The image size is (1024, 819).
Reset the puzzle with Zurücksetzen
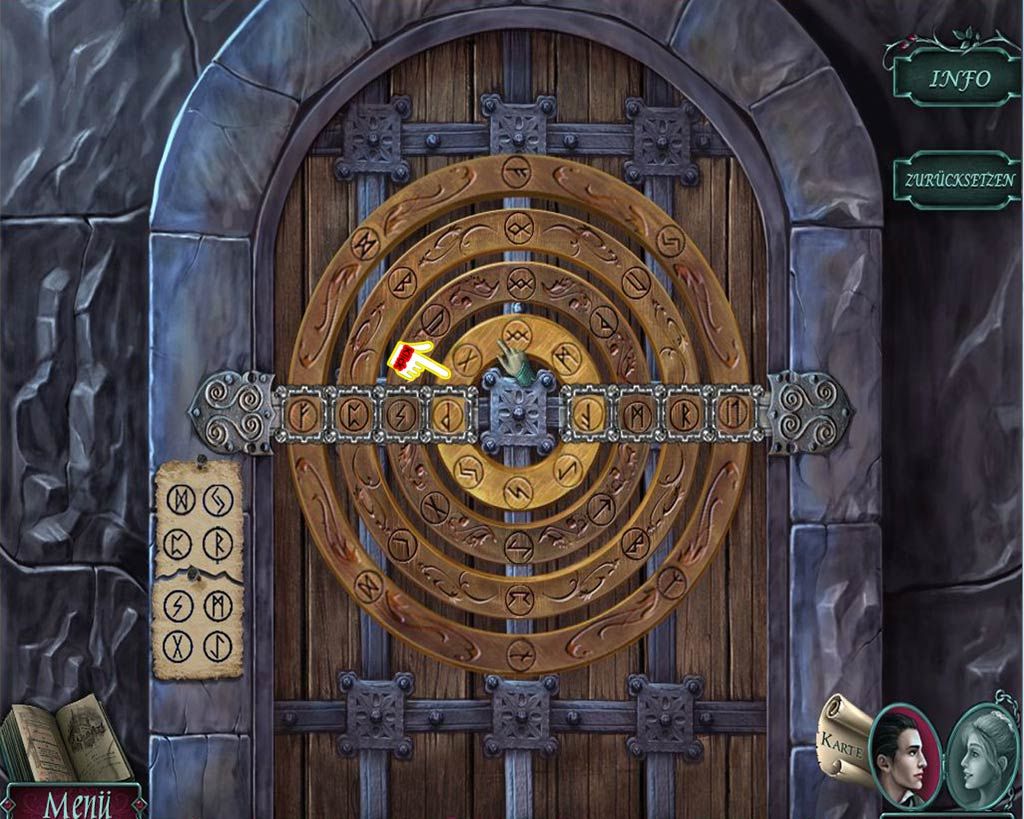959,181
